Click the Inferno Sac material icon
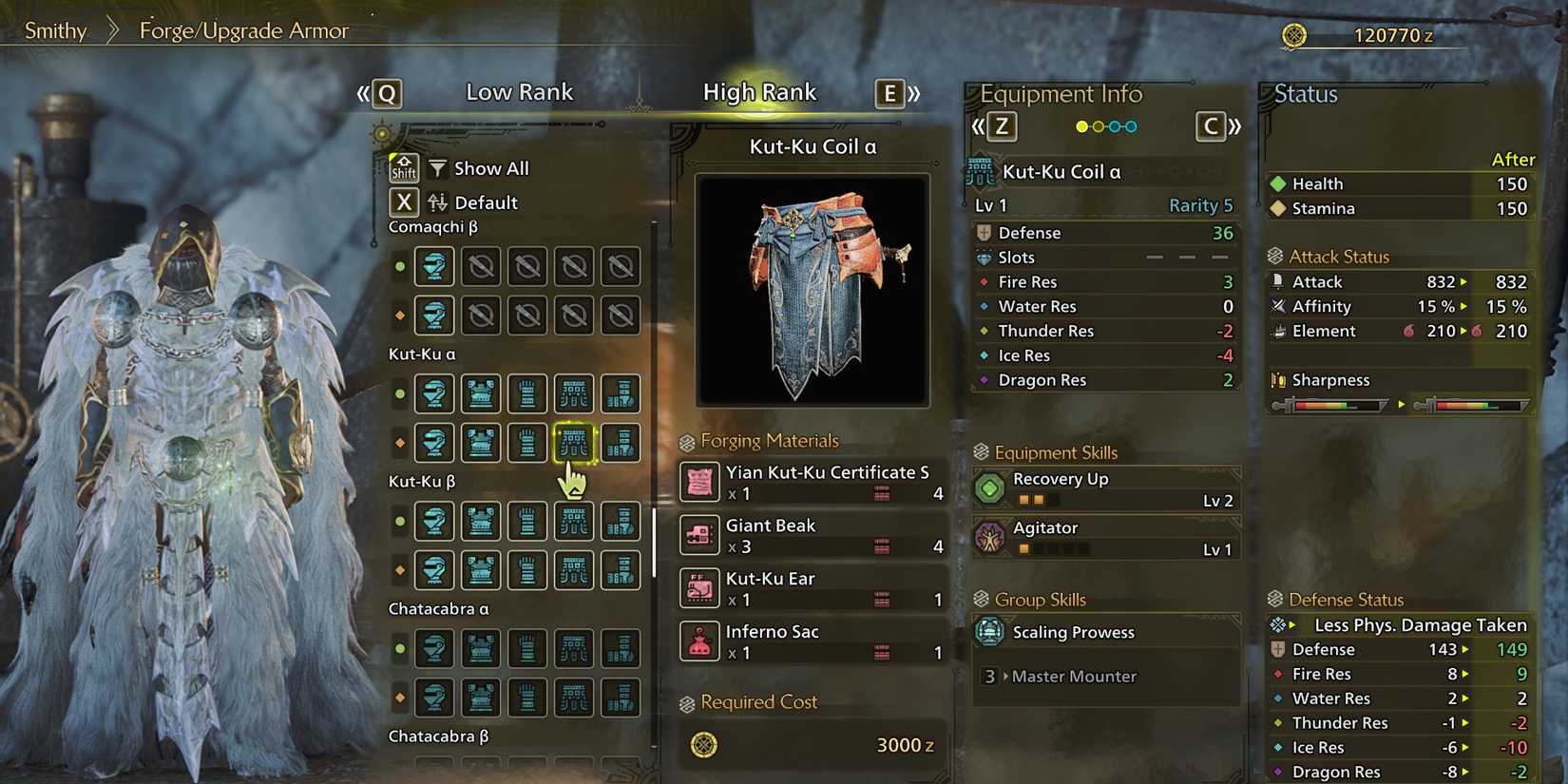Viewport: 1568px width, 784px height. (699, 641)
